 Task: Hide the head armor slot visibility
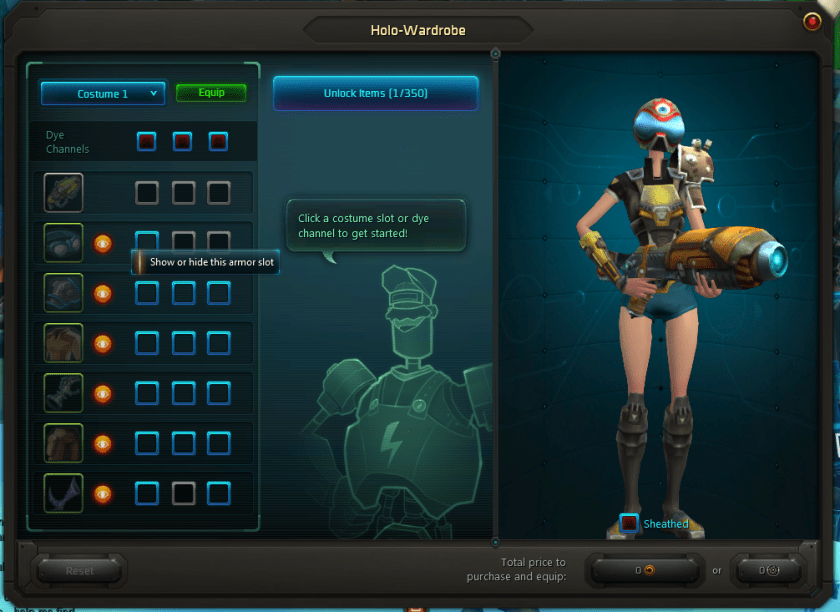(x=102, y=243)
